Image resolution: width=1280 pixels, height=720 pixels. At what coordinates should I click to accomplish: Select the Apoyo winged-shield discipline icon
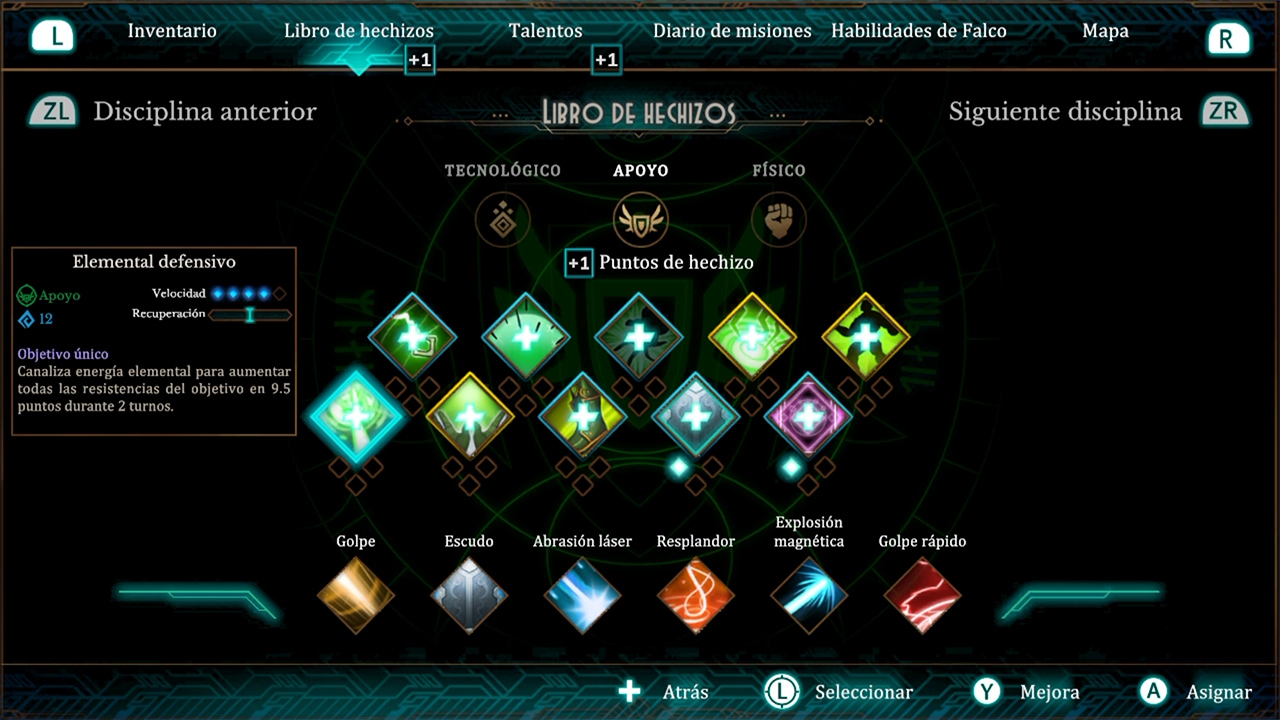640,220
